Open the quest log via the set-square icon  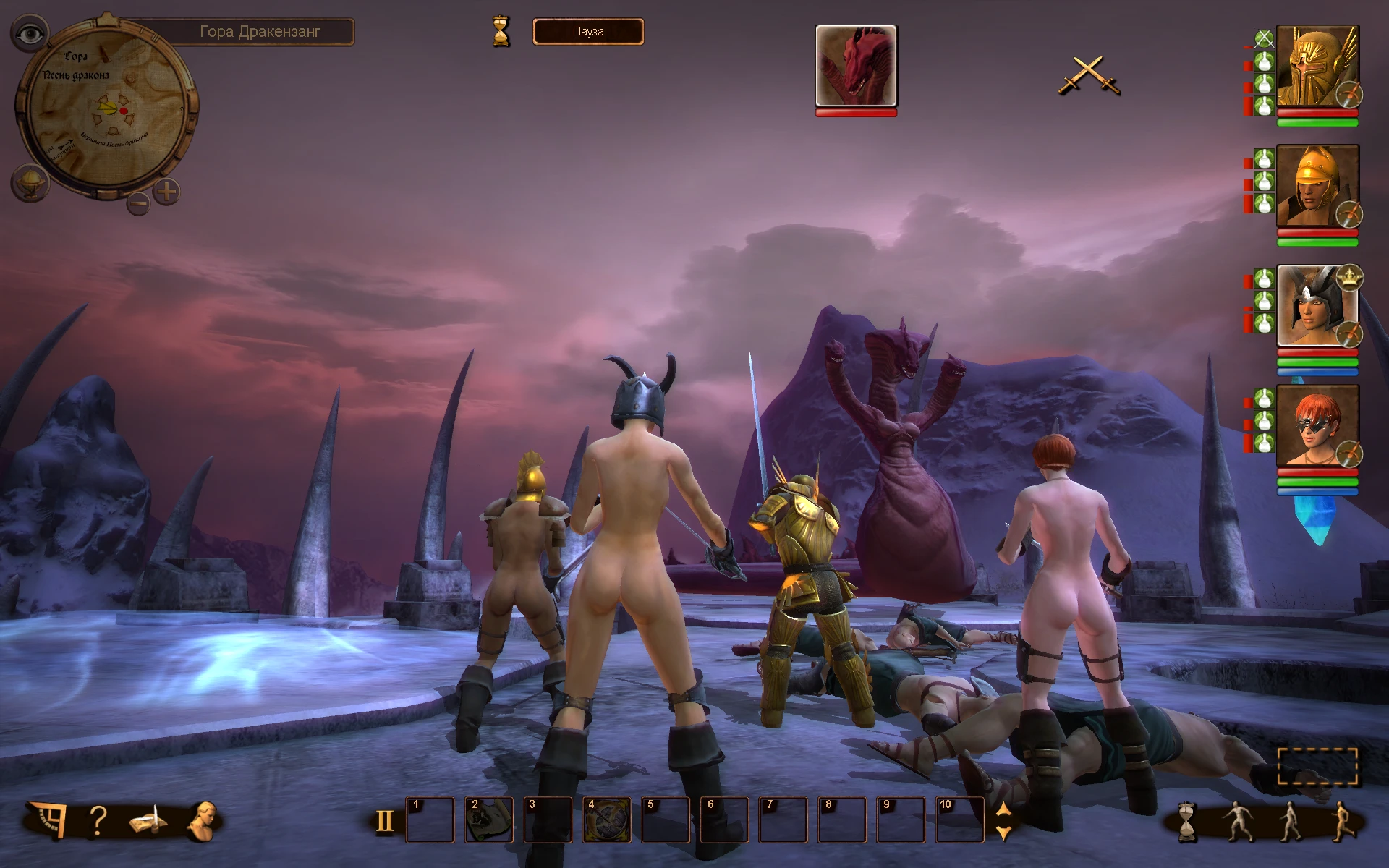(x=52, y=820)
